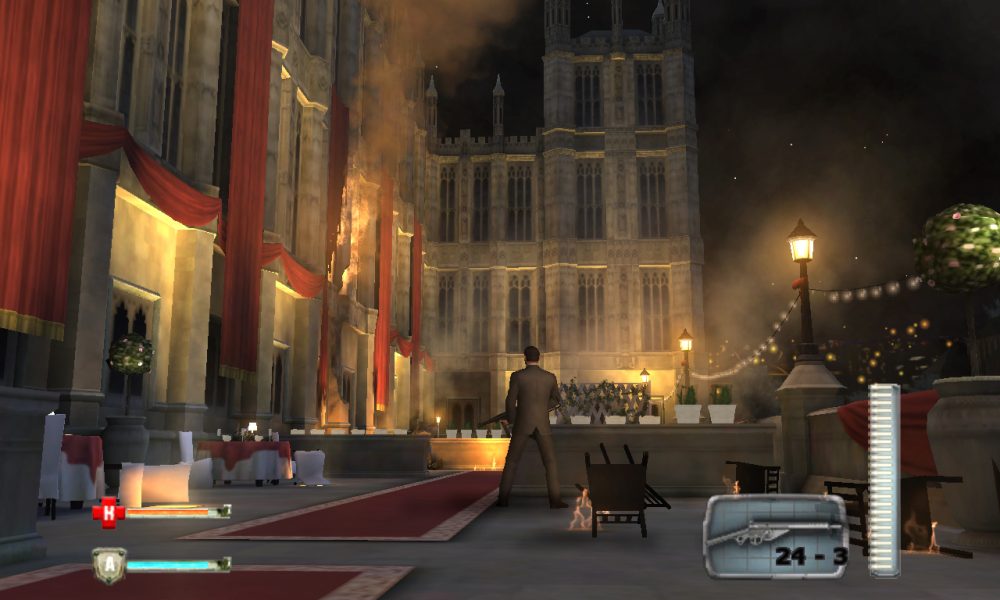Screen dimensions: 1000x600
Task: Click the armor shield badge
Action: pos(108,565)
